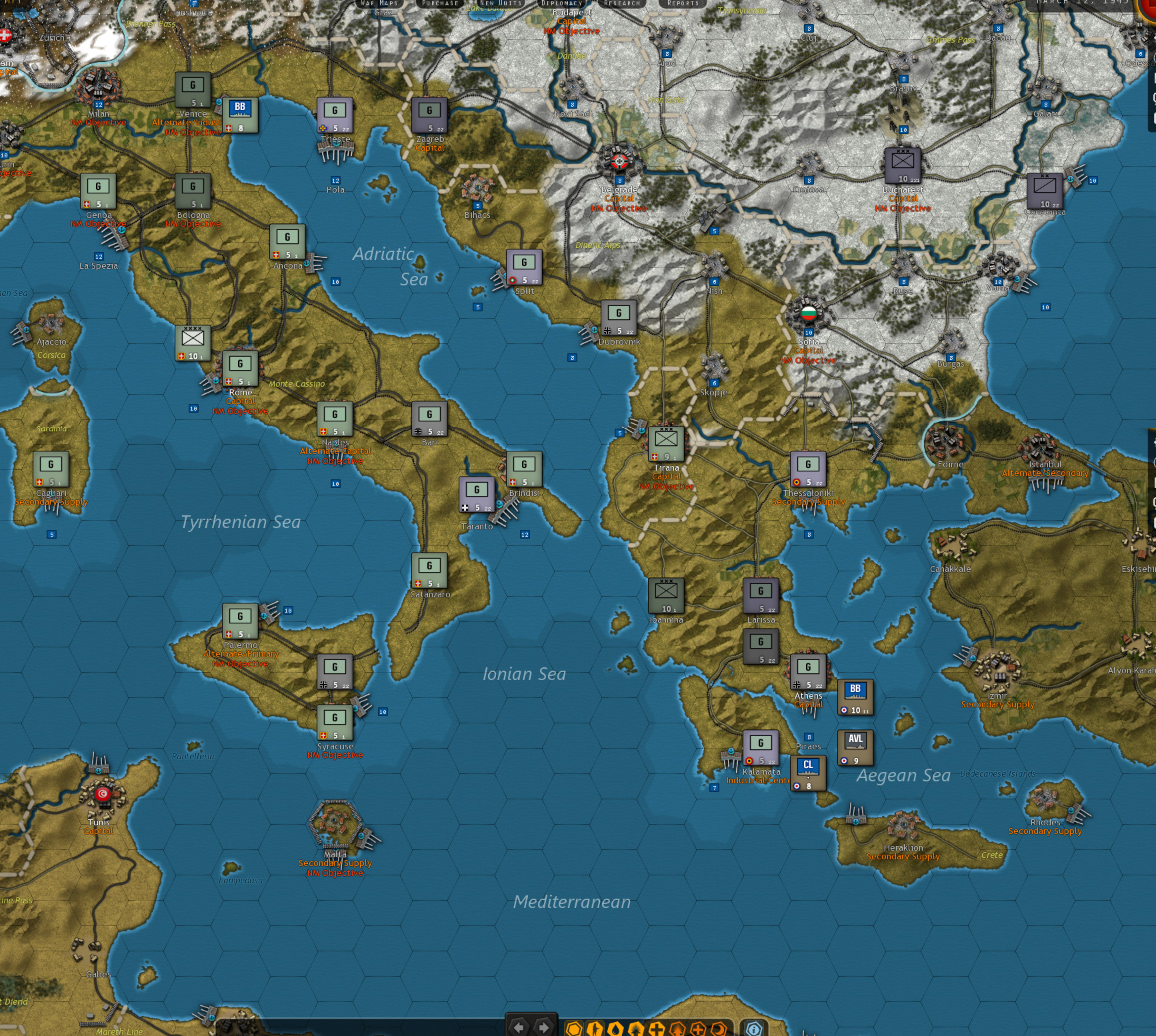Click the right arrow next-unit button
Image resolution: width=1156 pixels, height=1036 pixels.
[543, 1027]
